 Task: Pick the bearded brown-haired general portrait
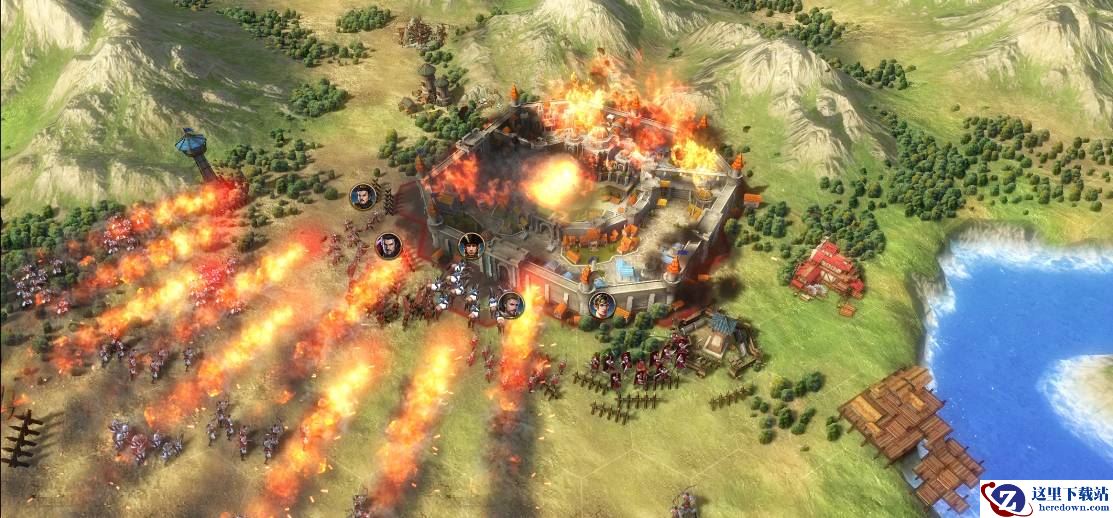[x=510, y=304]
